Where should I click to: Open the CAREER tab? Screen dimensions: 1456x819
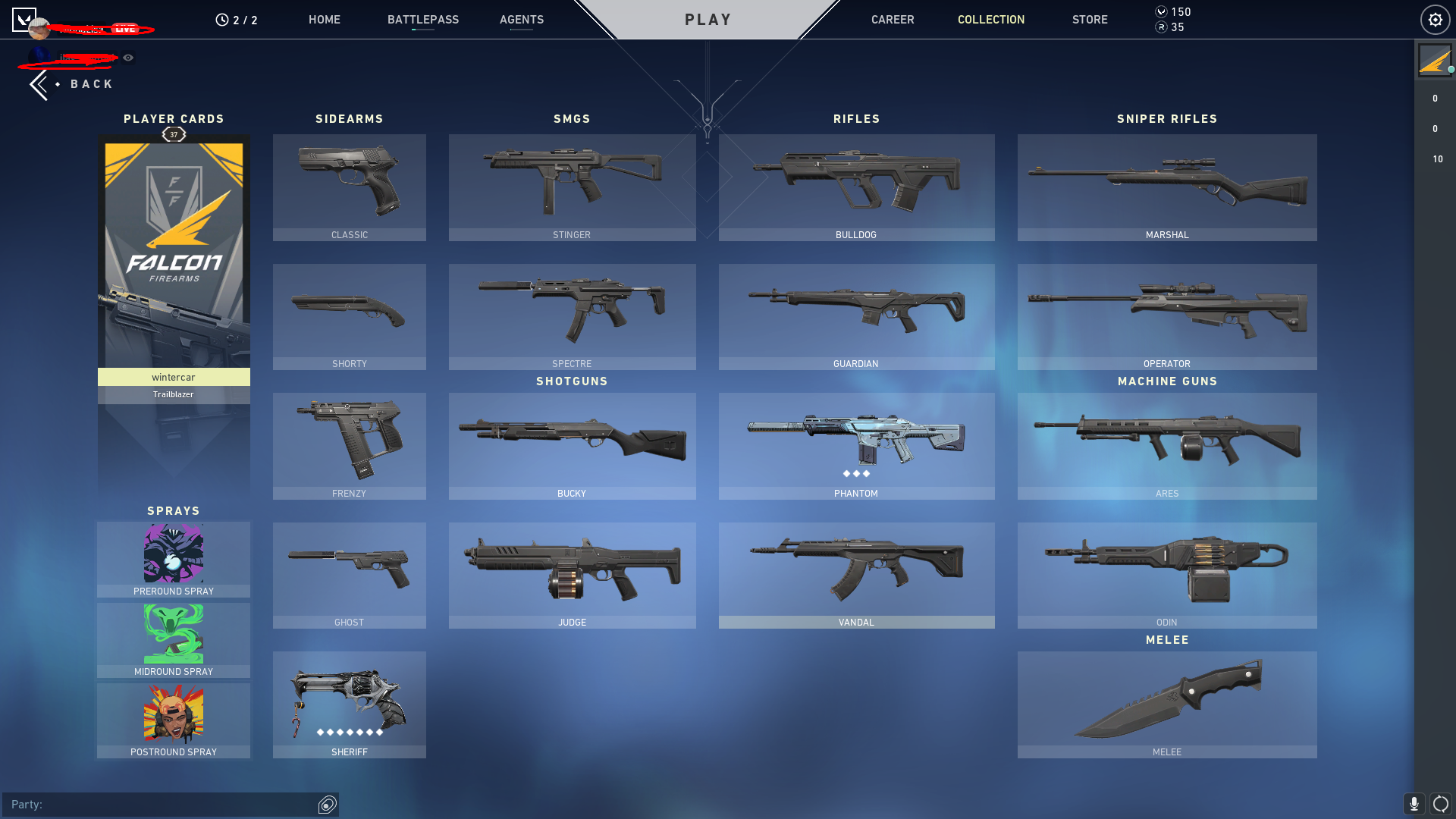[x=893, y=20]
